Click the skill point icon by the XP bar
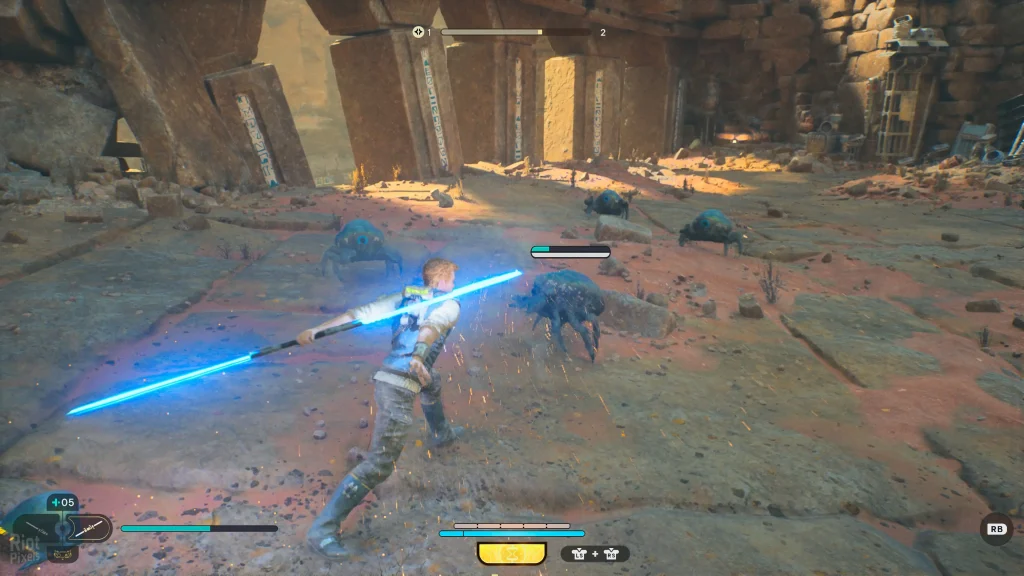 [418, 32]
